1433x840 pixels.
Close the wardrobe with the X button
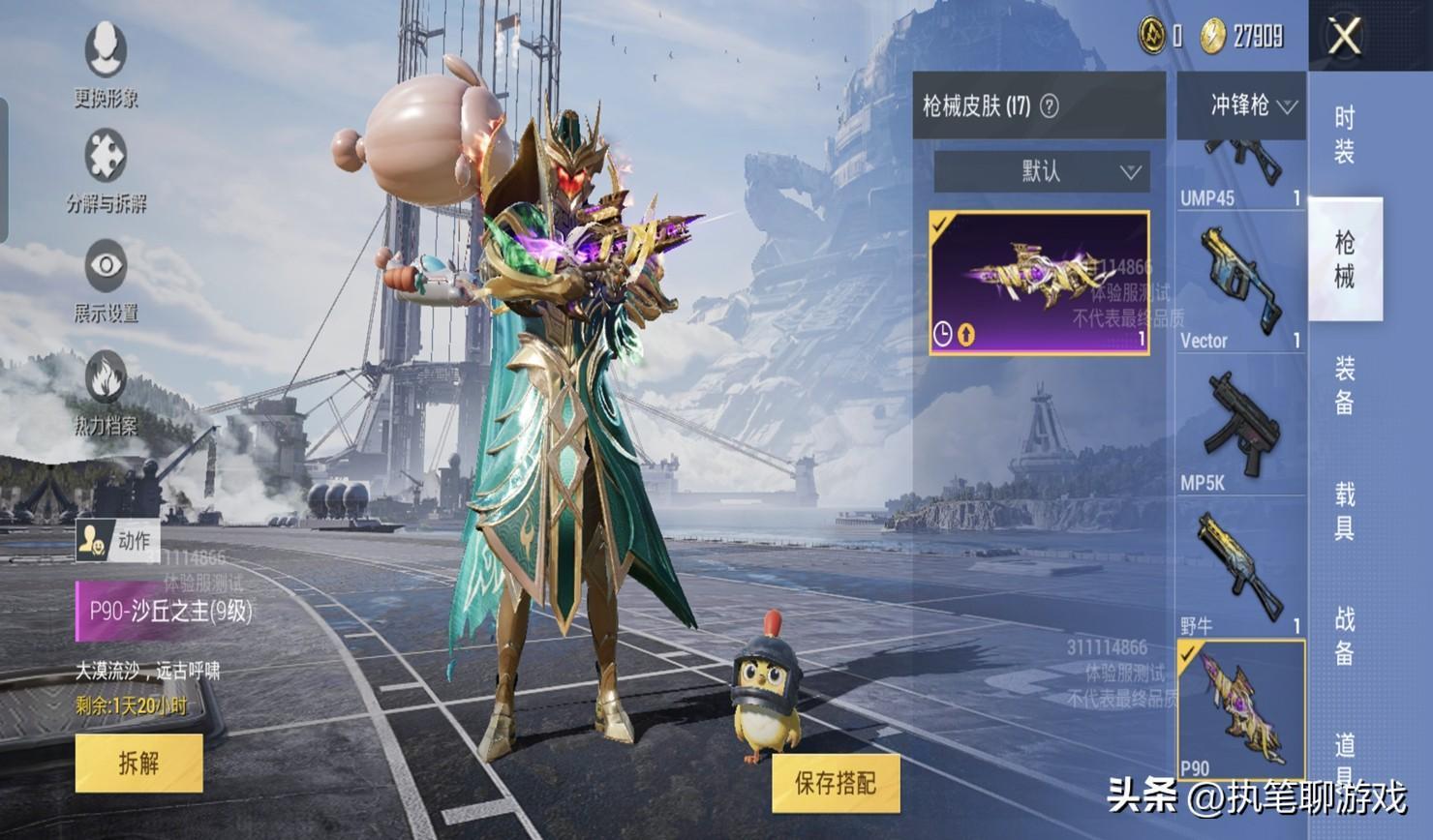[x=1345, y=37]
